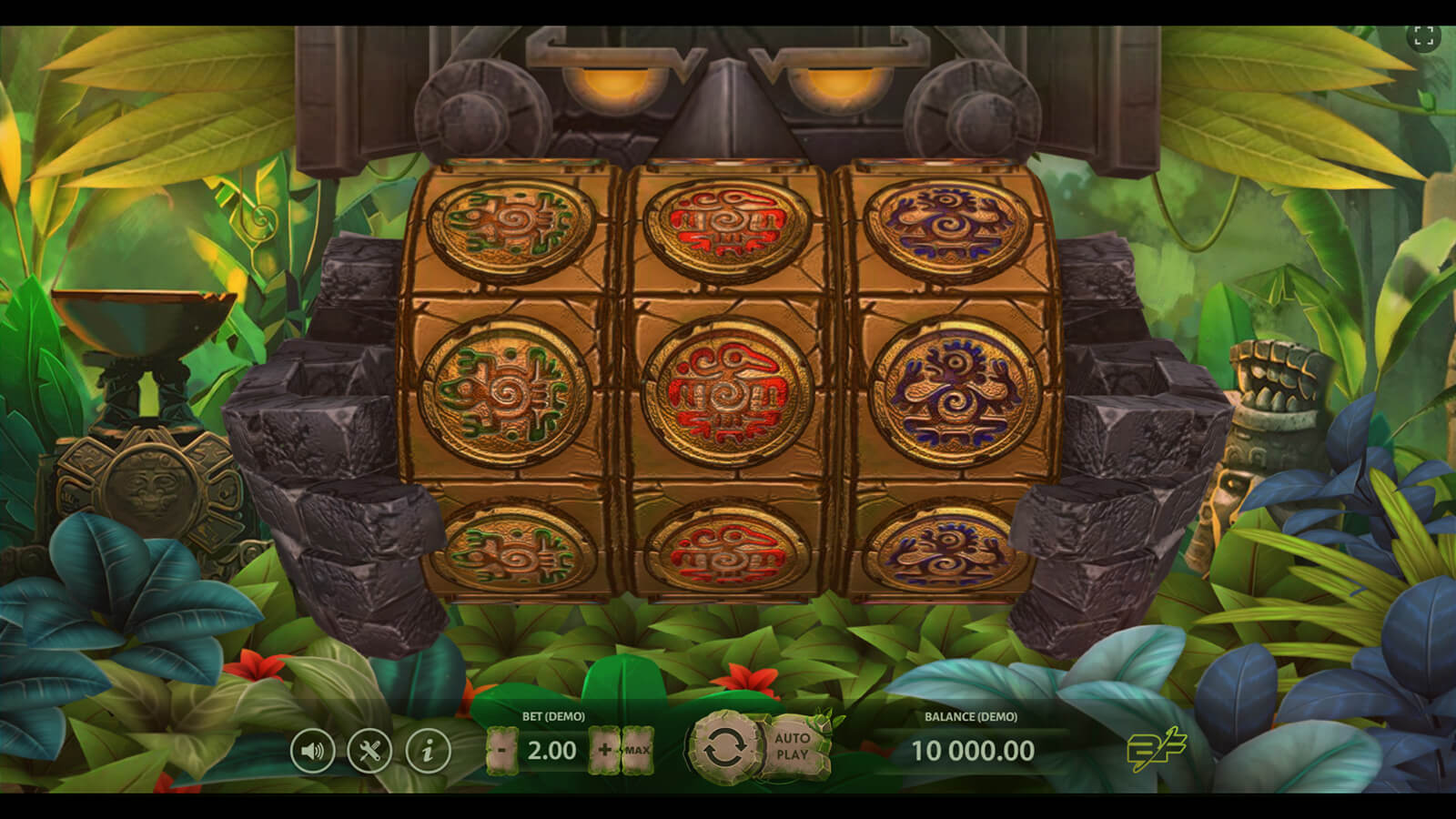Activate Auto Play
This screenshot has height=819, width=1456.
pos(793,746)
